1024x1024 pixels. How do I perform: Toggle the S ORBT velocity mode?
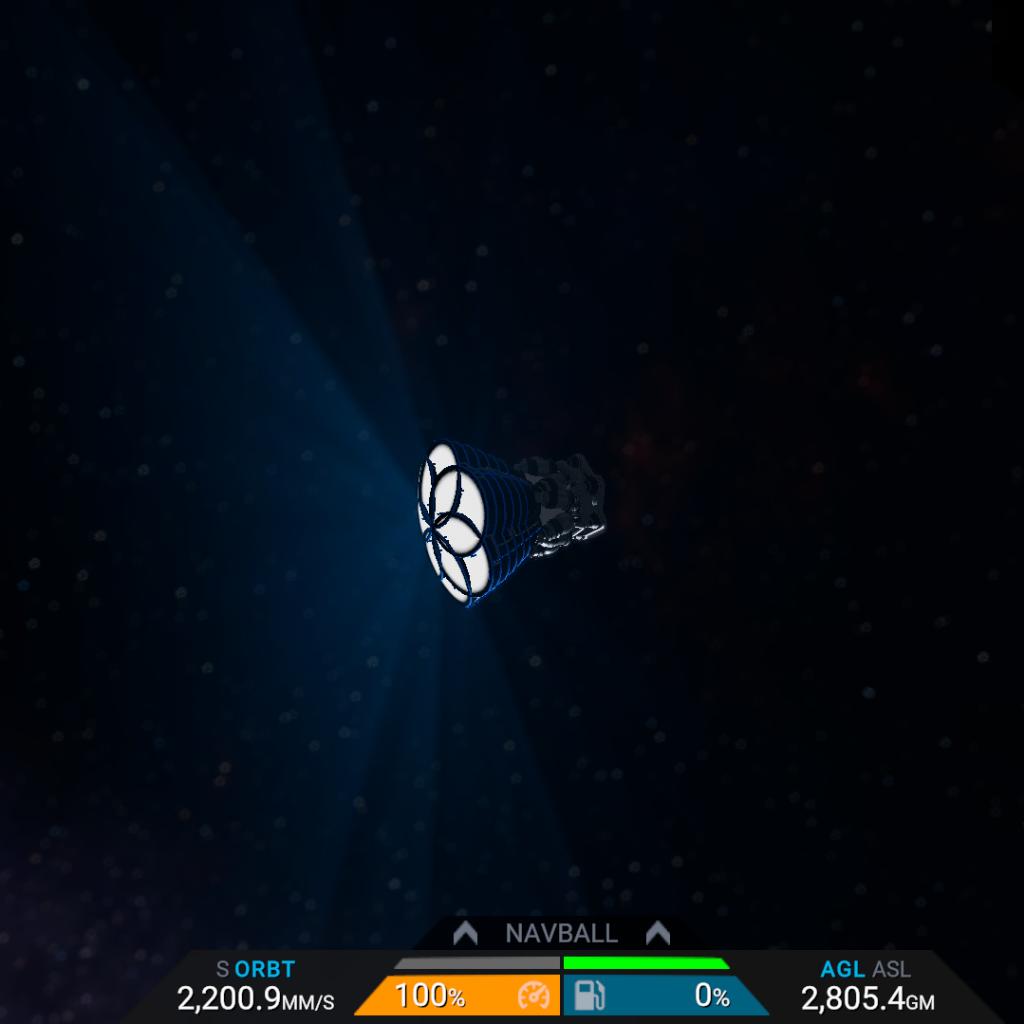coord(256,969)
